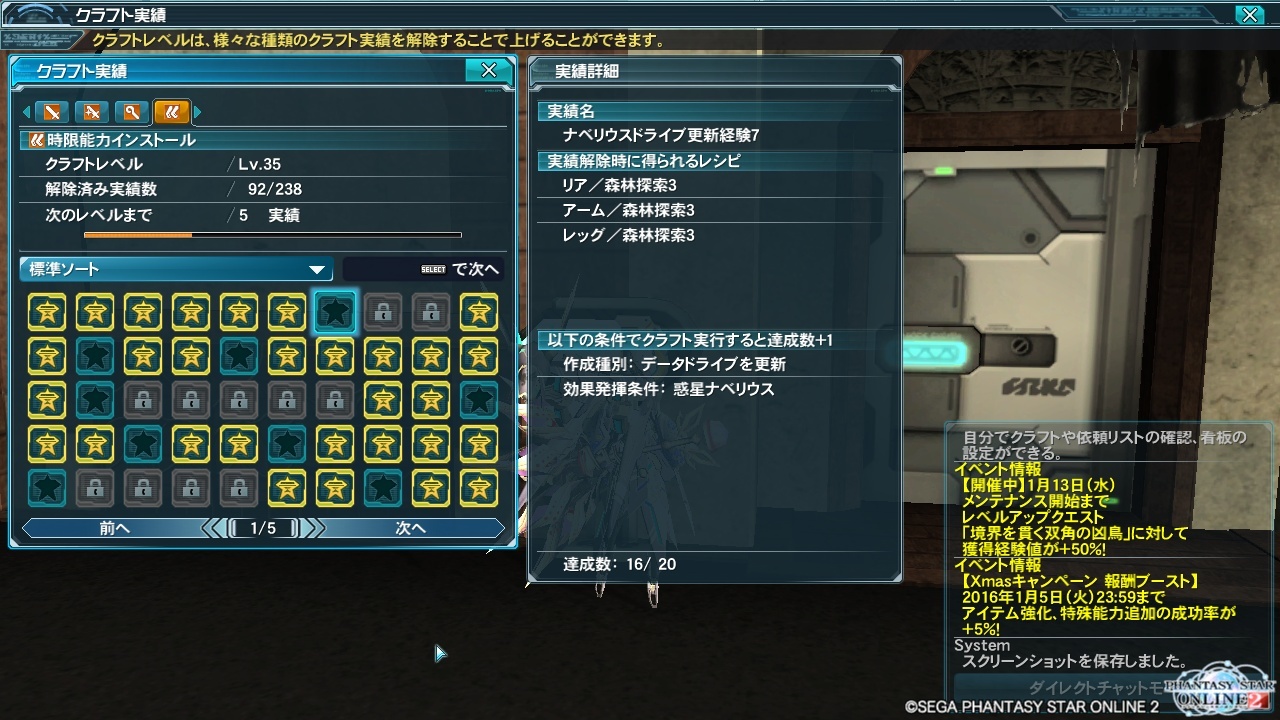Click a yellow completed star achievement
The image size is (1280, 720).
coord(47,311)
